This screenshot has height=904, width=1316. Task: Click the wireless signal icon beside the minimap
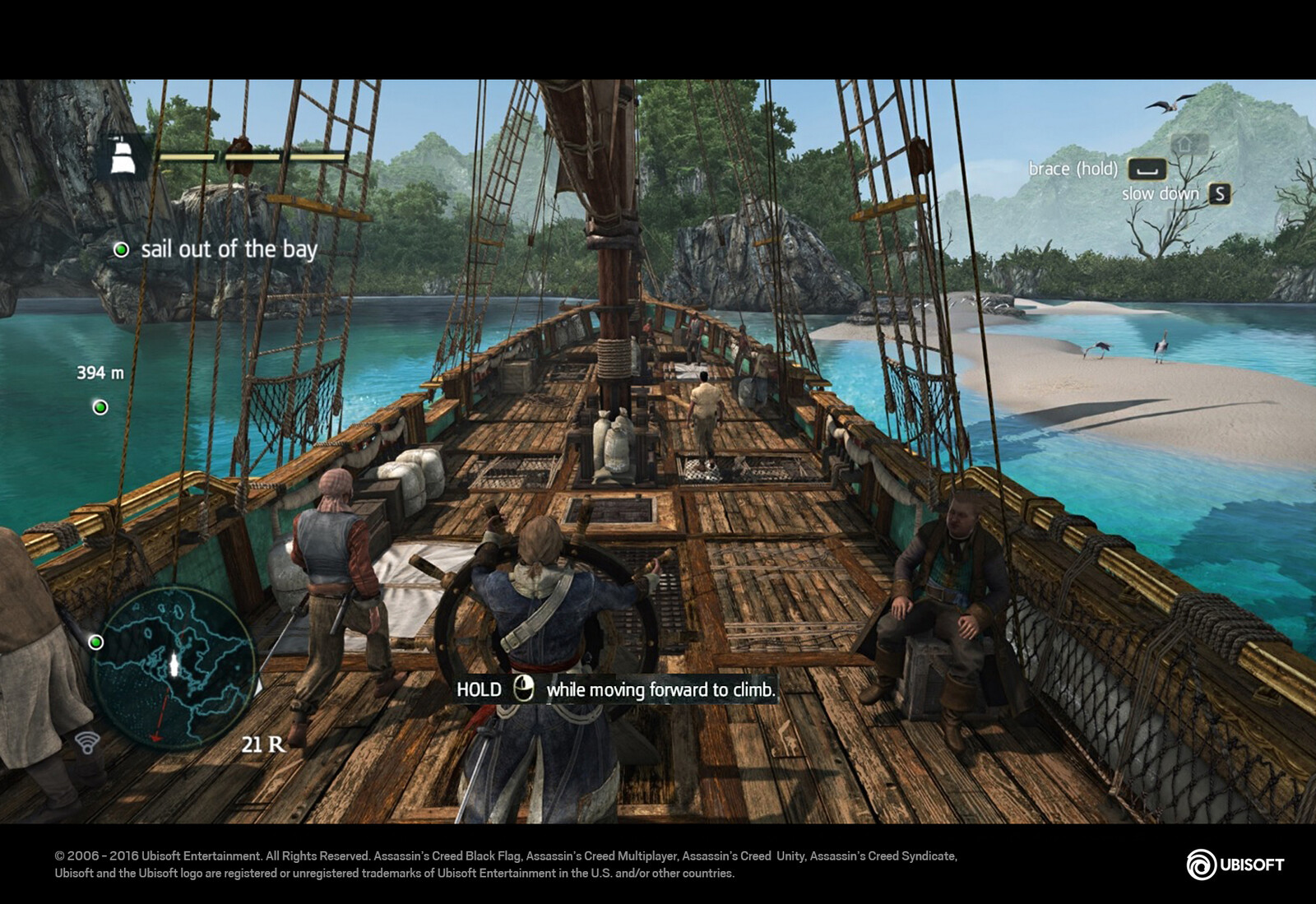(x=87, y=743)
